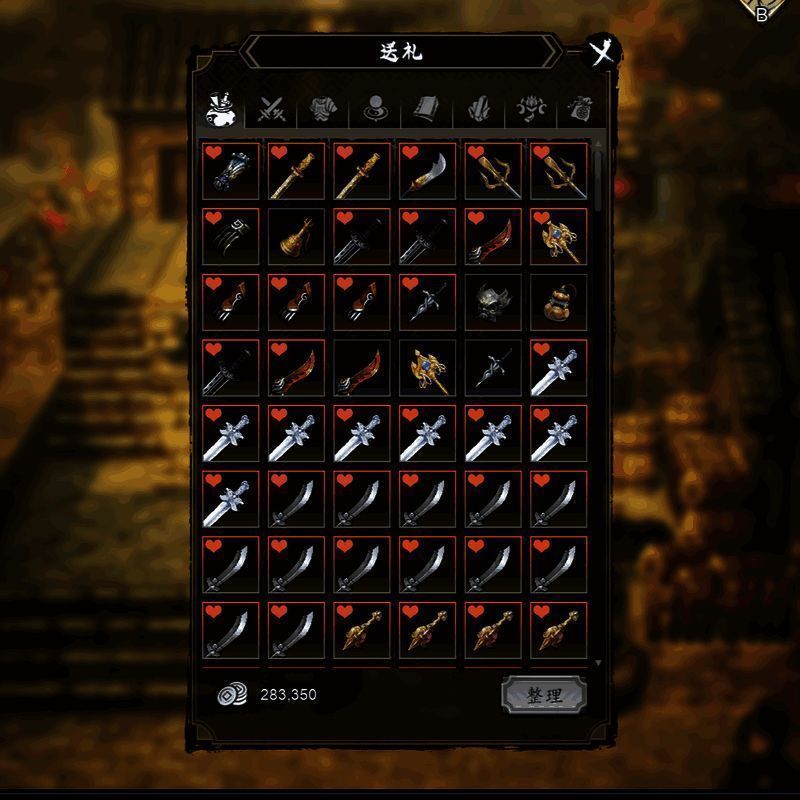Image resolution: width=800 pixels, height=800 pixels.
Task: Pick the golden bell item
Action: [297, 237]
